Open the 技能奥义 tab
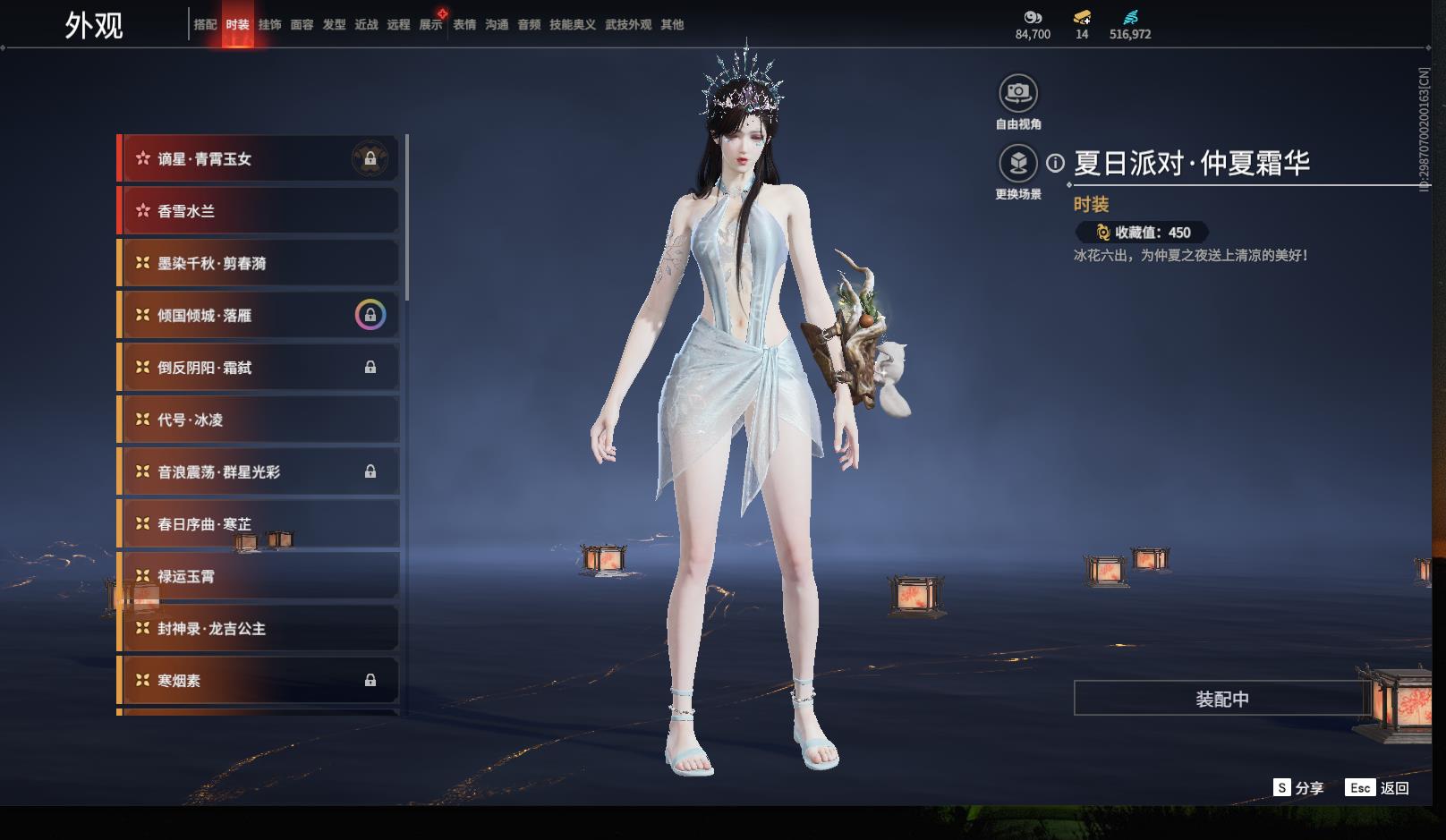 click(572, 25)
